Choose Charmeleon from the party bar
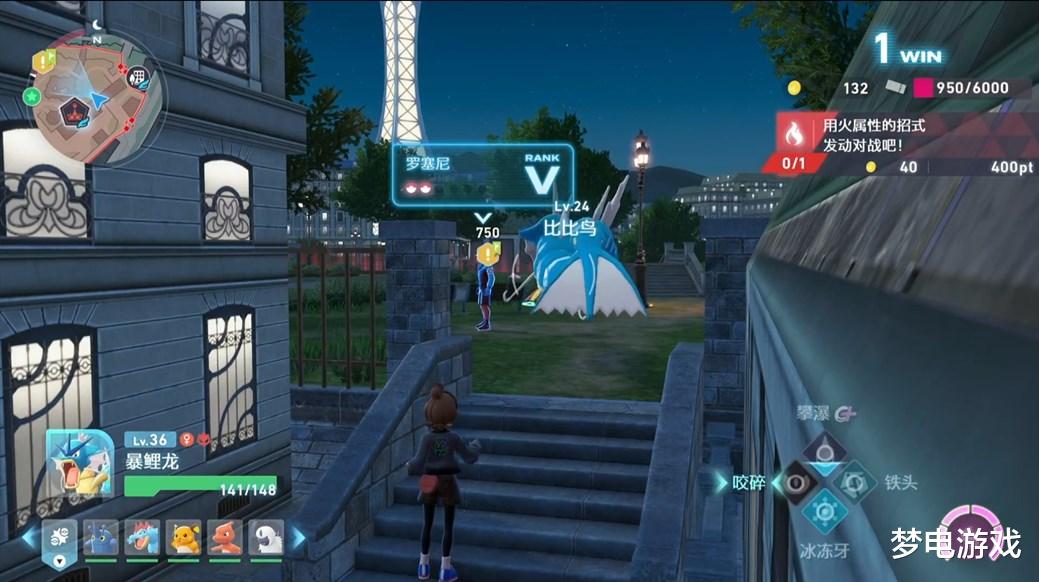Screen dimensions: 1039x582 click(224, 538)
